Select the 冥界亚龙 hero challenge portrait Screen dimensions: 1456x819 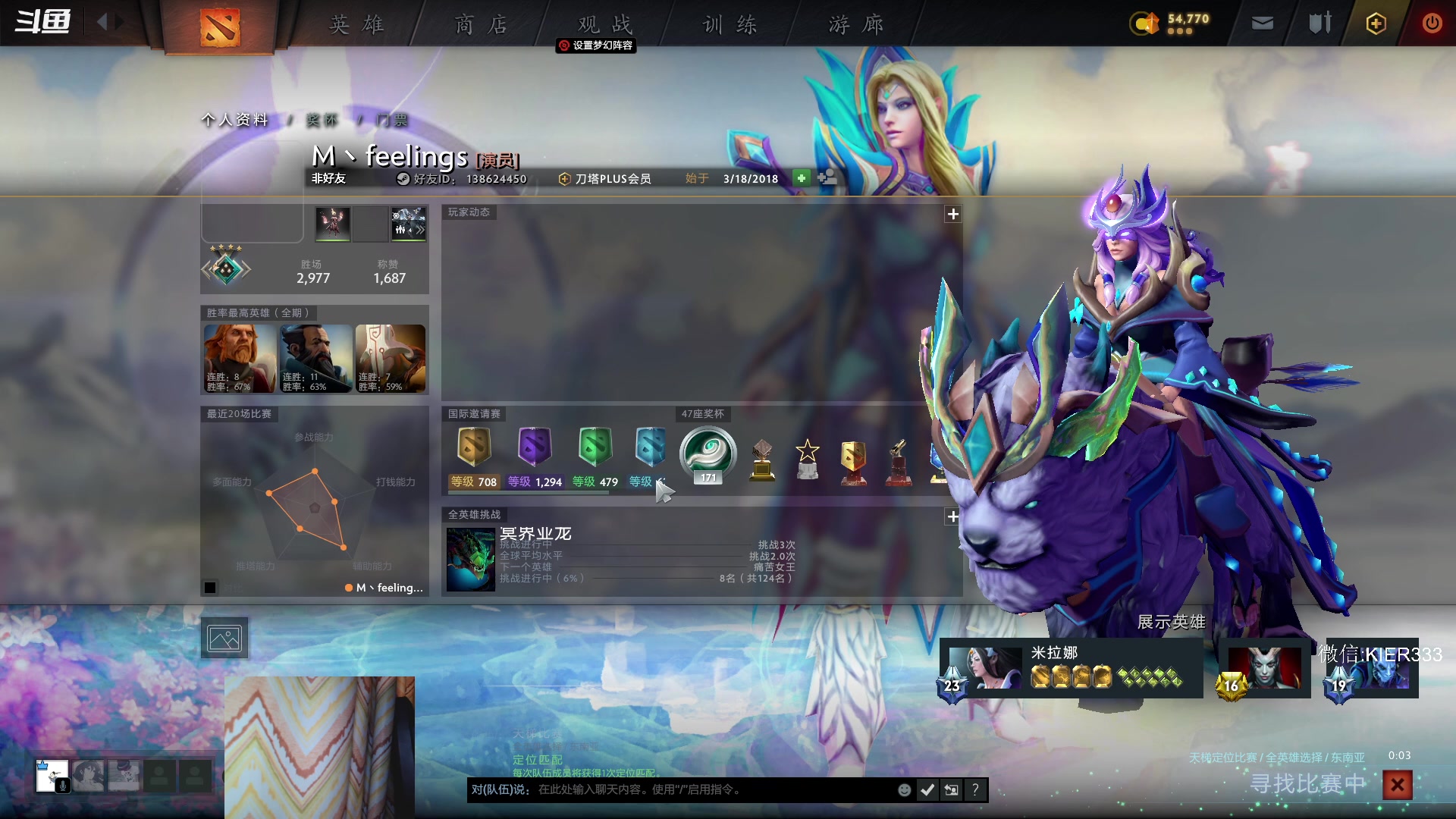point(470,559)
